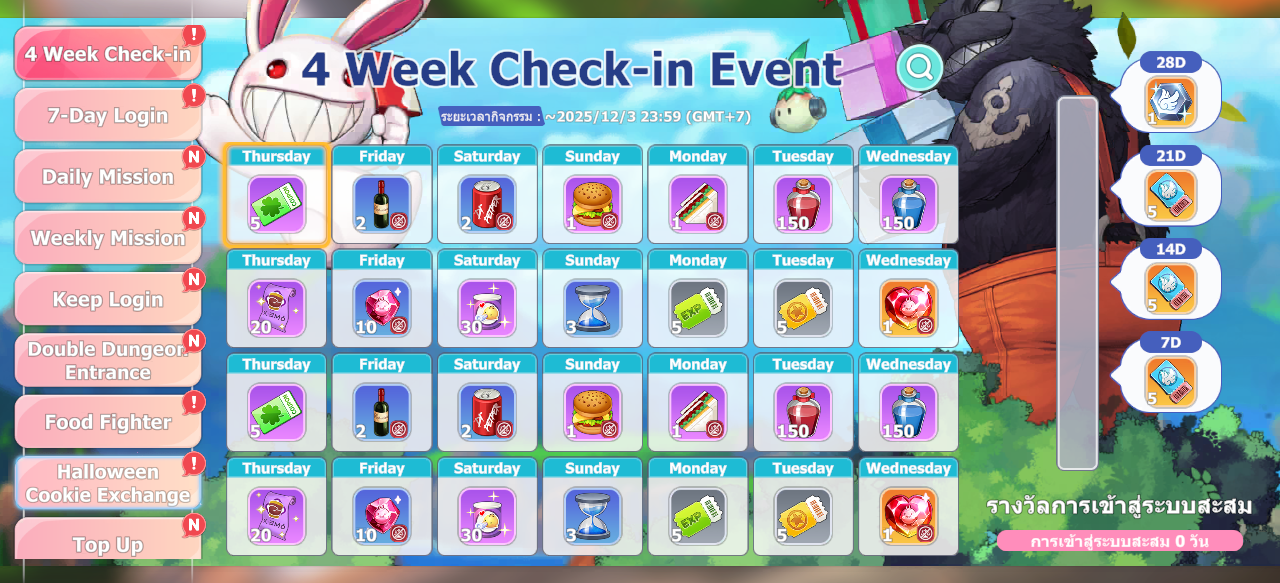Switch to the 7-Day Login tab
1280x583 pixels.
108,115
